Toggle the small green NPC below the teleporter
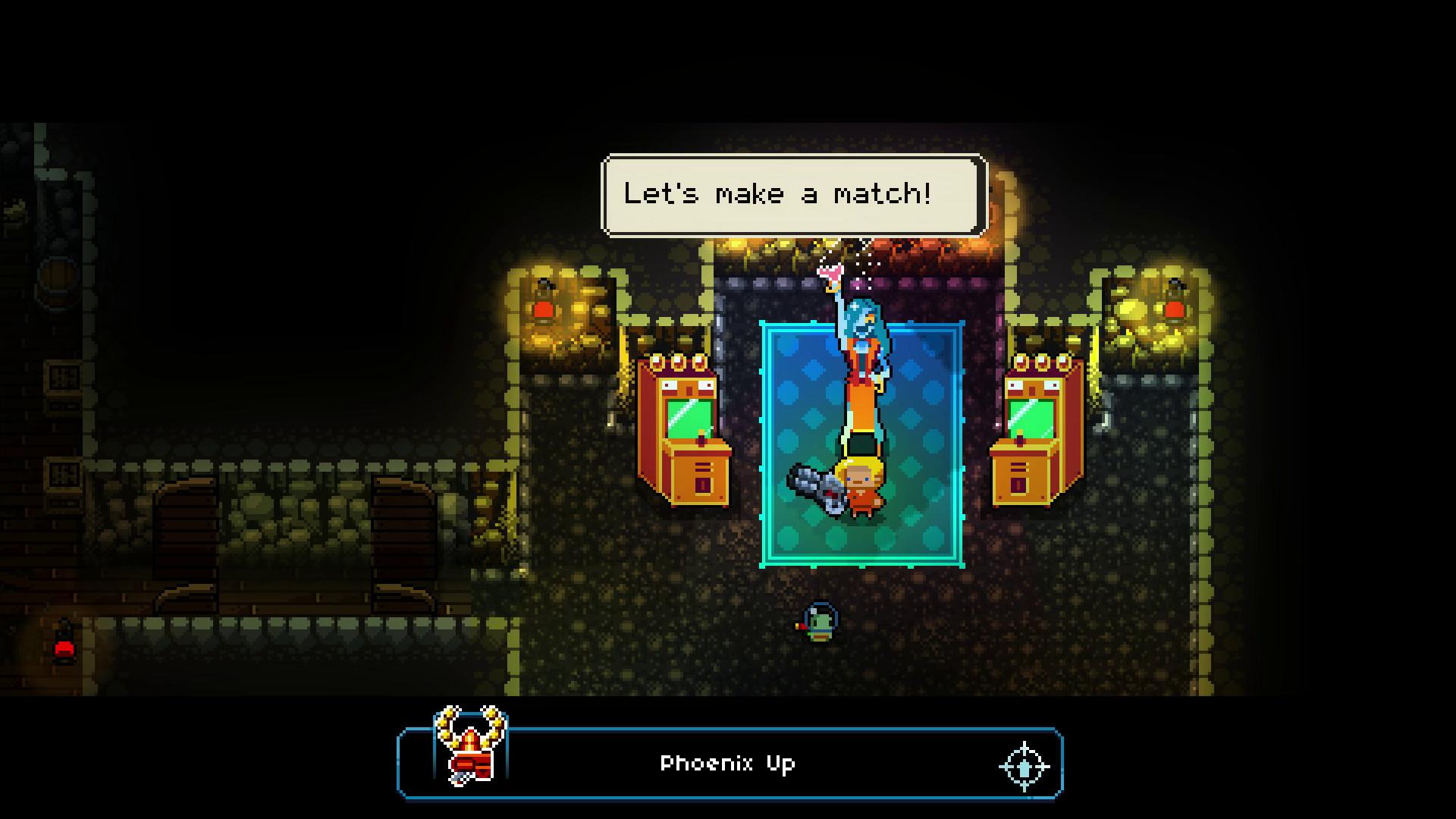The image size is (1456, 819). click(821, 620)
